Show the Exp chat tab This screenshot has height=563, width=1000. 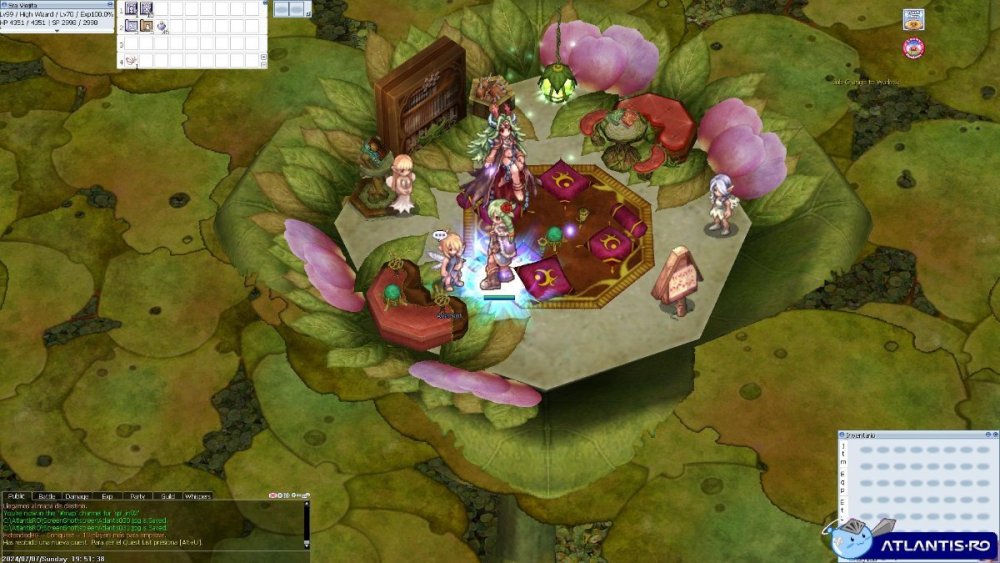point(107,496)
